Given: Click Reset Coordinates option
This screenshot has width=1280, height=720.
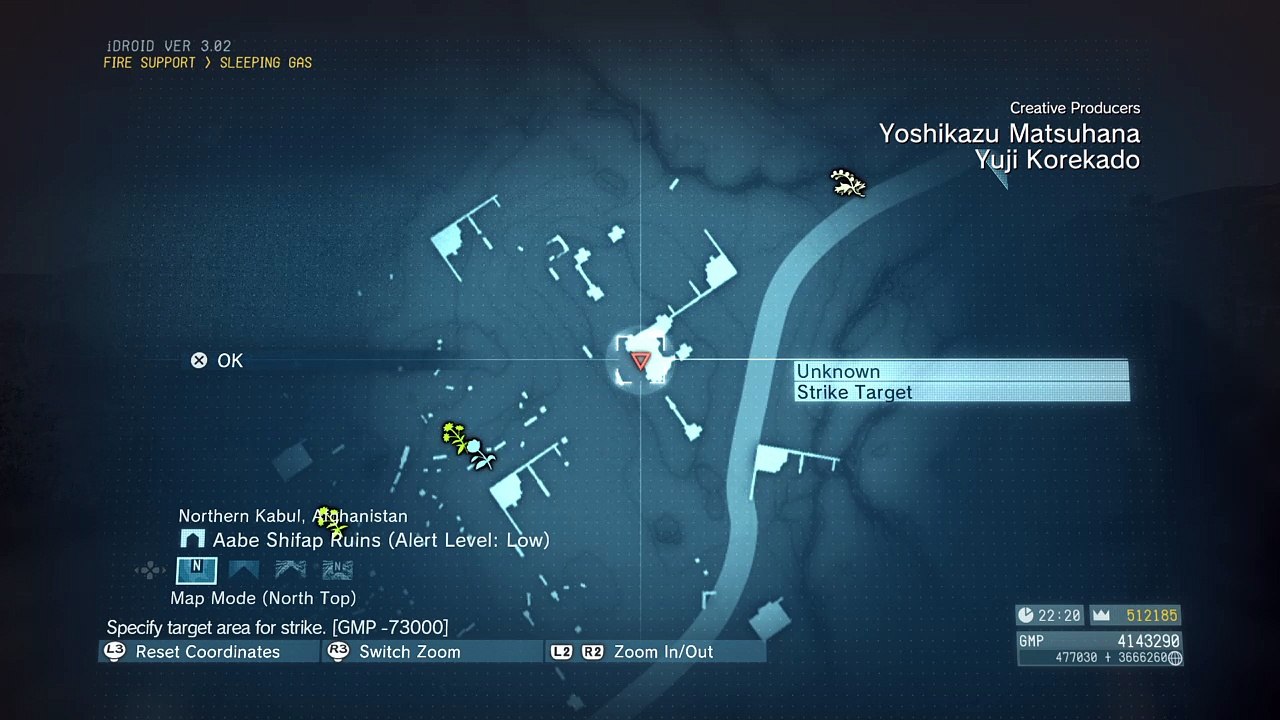Looking at the screenshot, I should (x=207, y=652).
